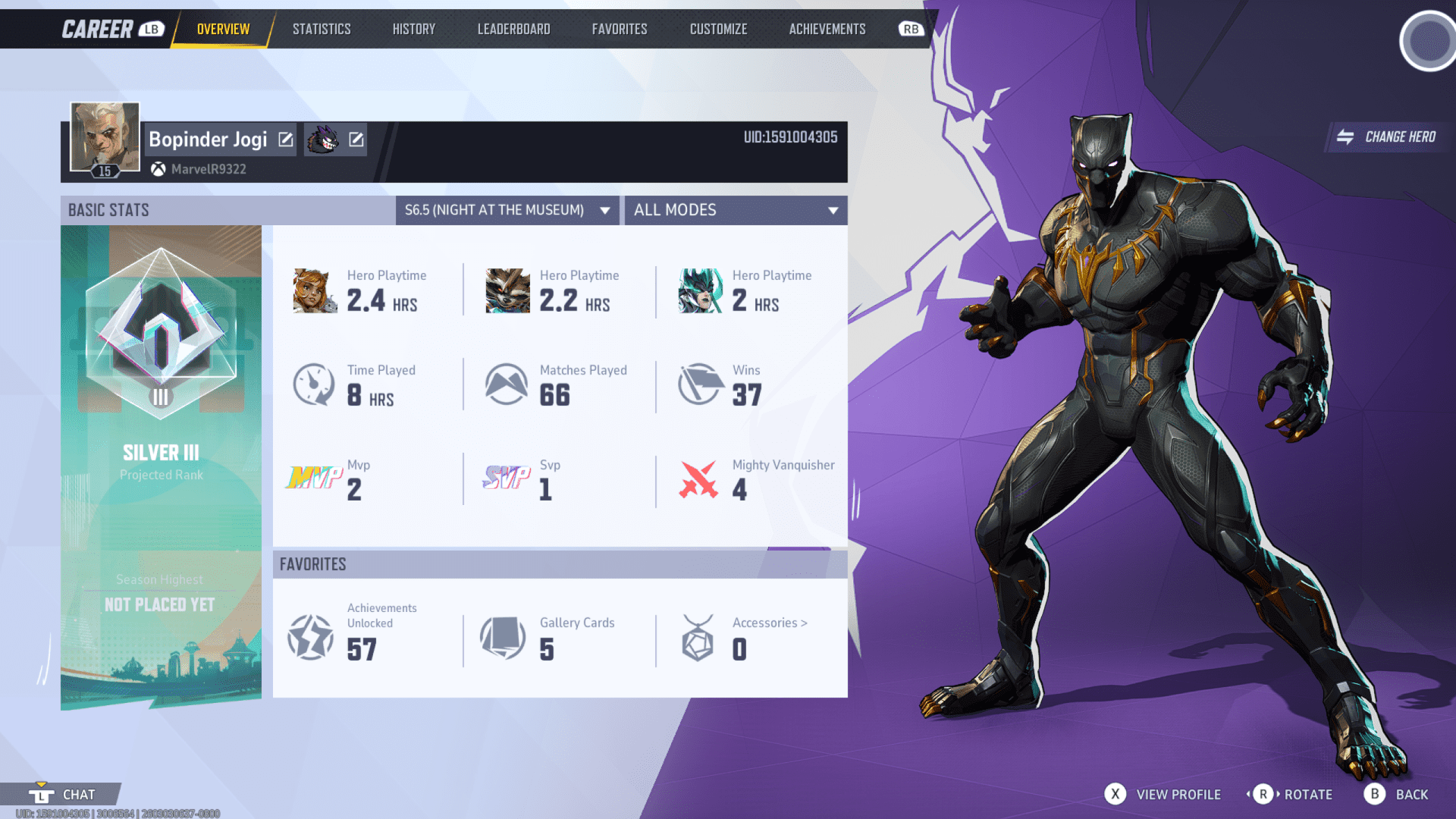Click the Rocket Raccoon playtime portrait
The image size is (1456, 819).
point(507,290)
